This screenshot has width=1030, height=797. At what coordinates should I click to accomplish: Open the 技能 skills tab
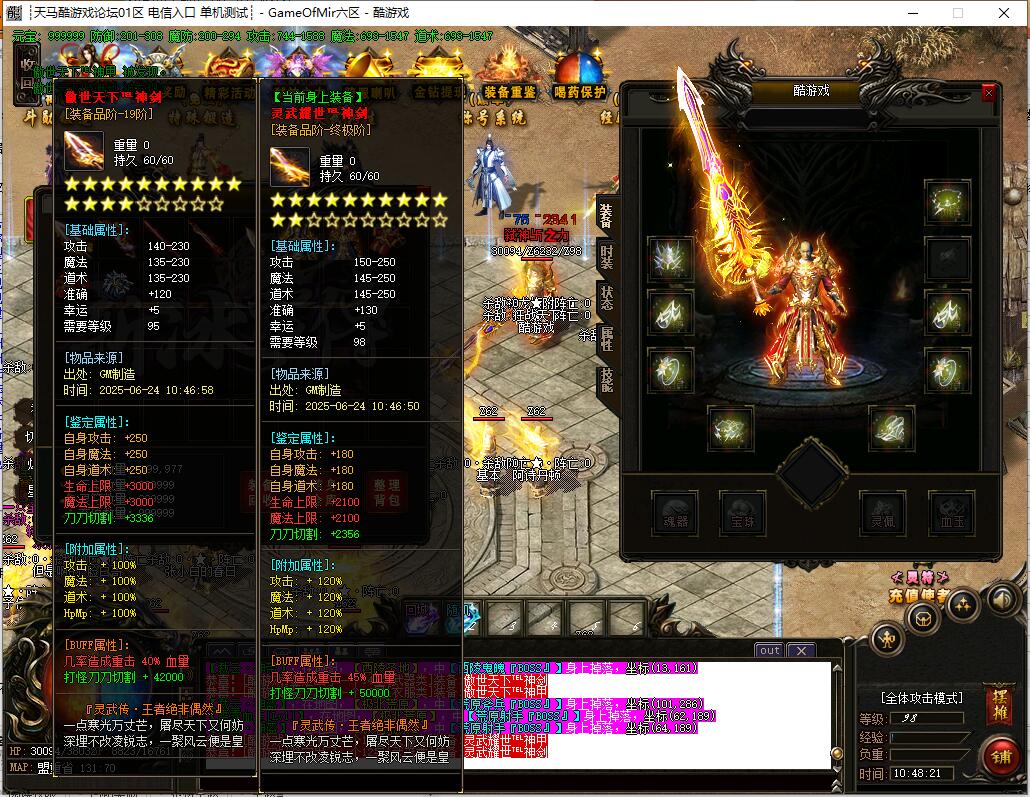pyautogui.click(x=606, y=379)
